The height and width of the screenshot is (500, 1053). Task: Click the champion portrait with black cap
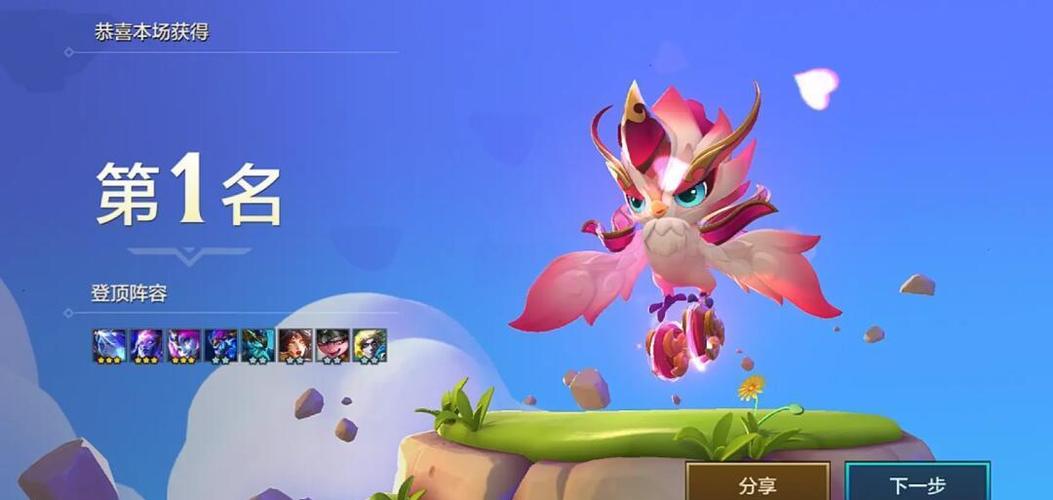click(332, 345)
